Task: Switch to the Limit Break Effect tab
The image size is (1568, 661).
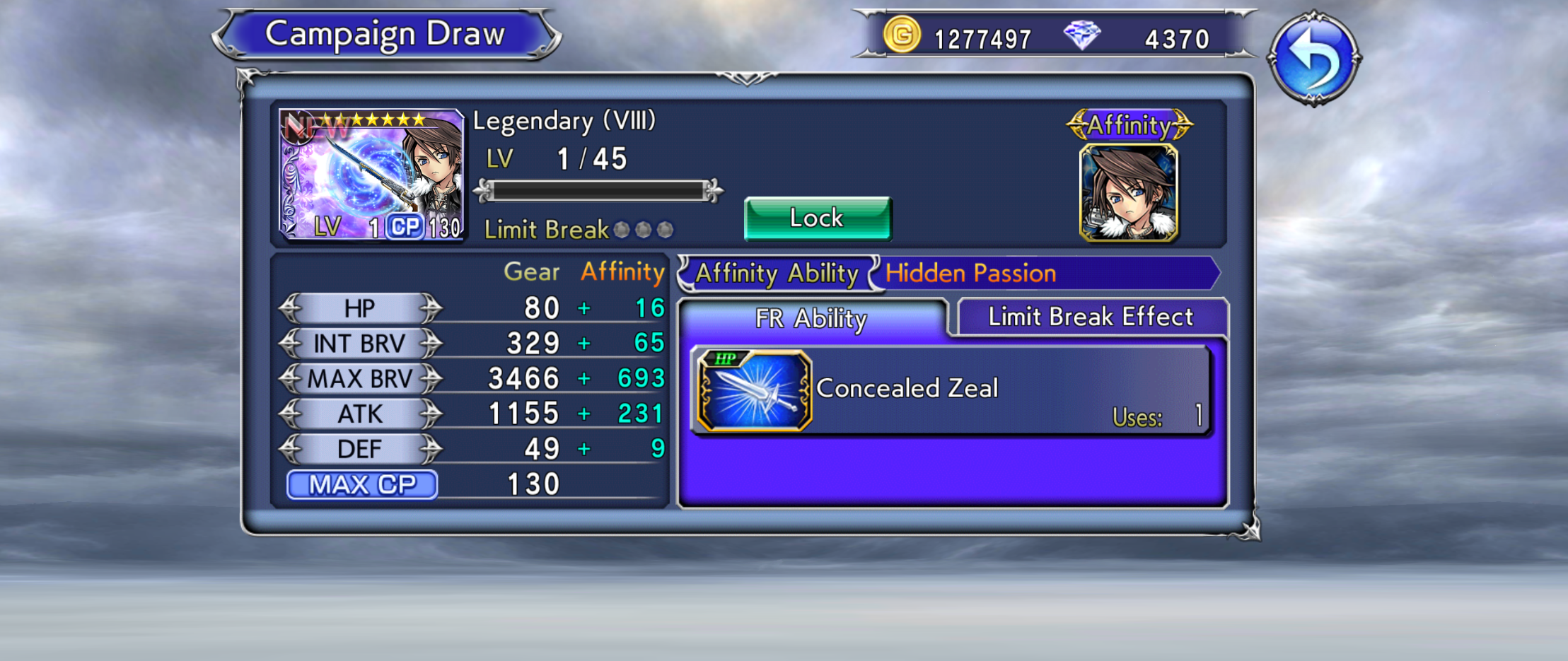Action: click(1091, 317)
